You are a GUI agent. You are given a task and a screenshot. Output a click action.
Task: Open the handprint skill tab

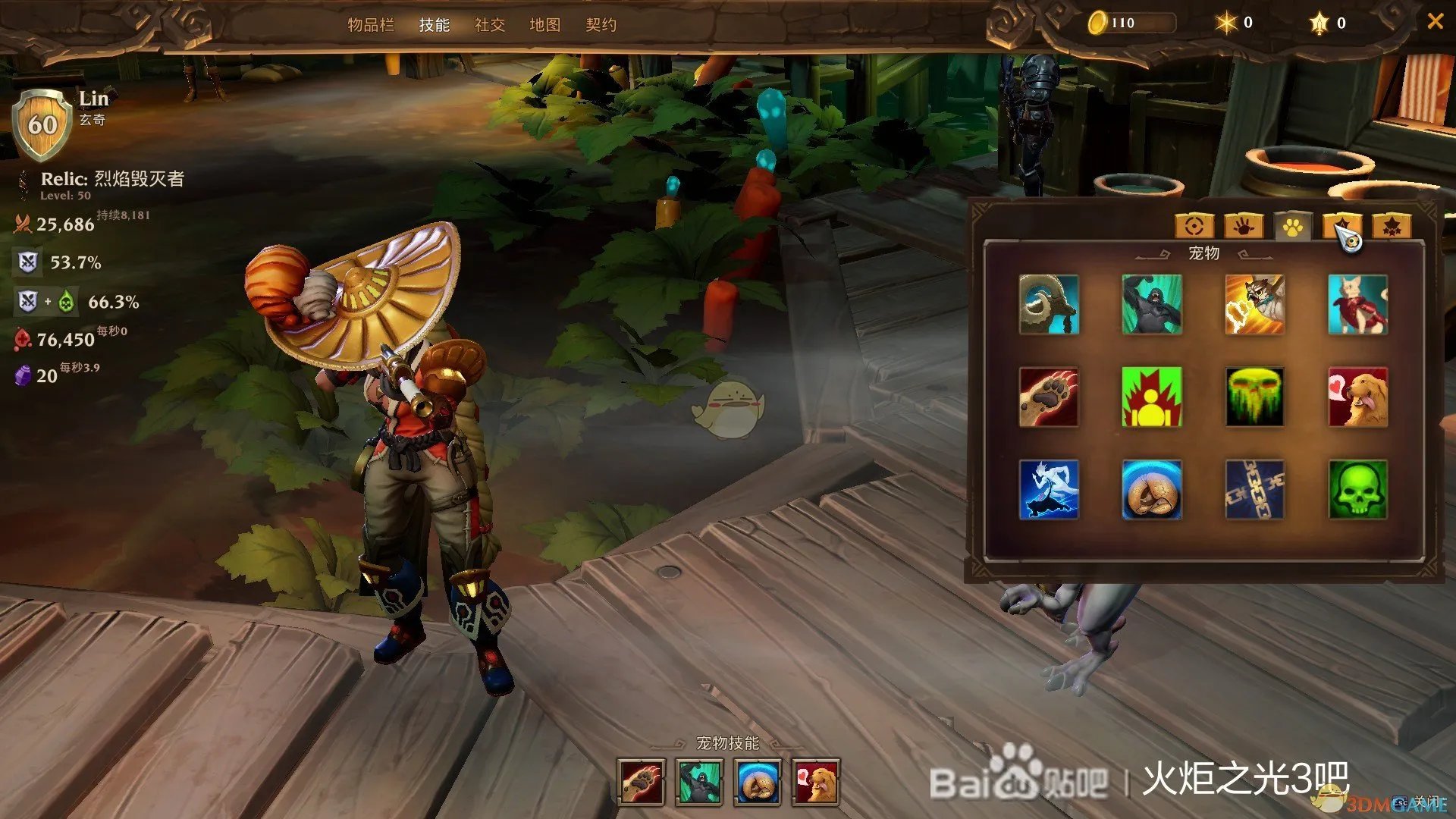1244,226
